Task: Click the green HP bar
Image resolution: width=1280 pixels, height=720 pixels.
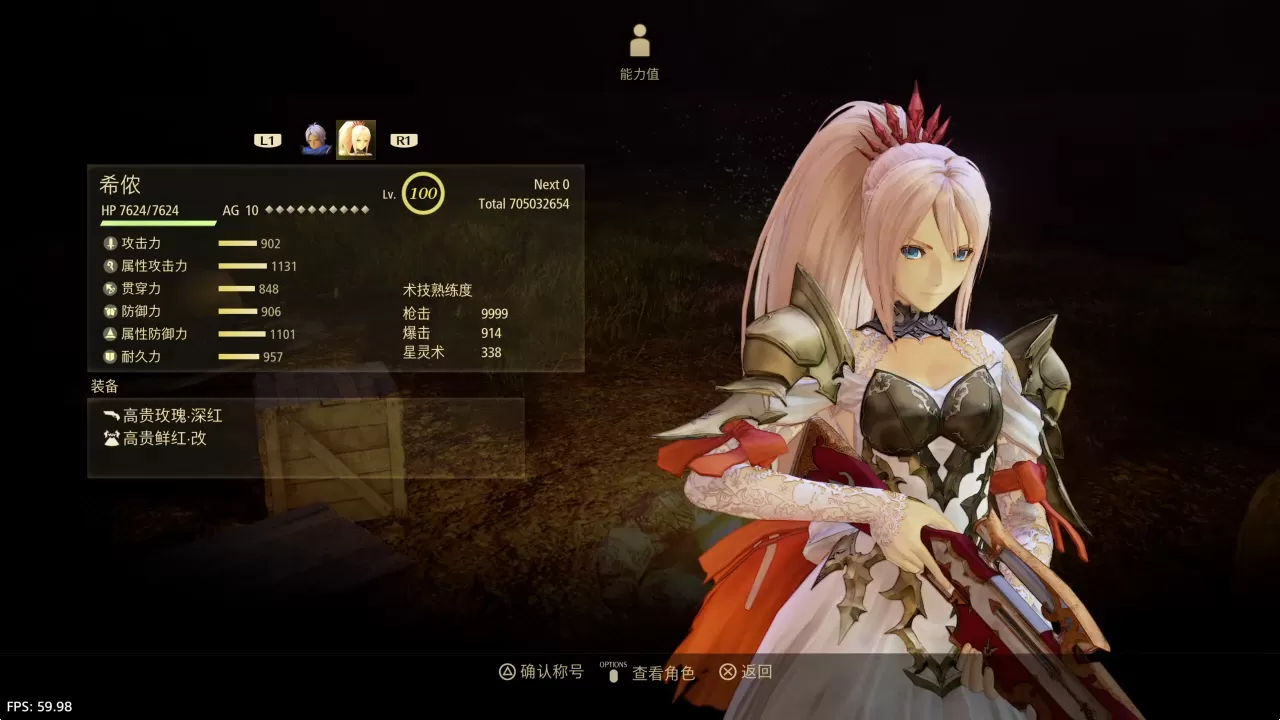Action: pos(160,222)
